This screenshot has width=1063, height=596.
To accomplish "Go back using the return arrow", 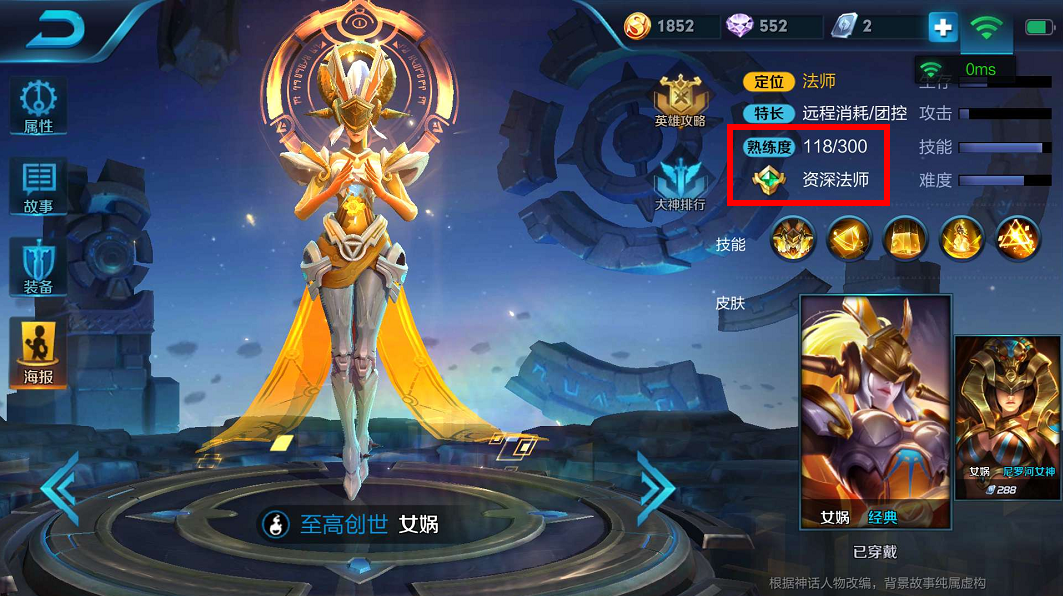I will [55, 28].
